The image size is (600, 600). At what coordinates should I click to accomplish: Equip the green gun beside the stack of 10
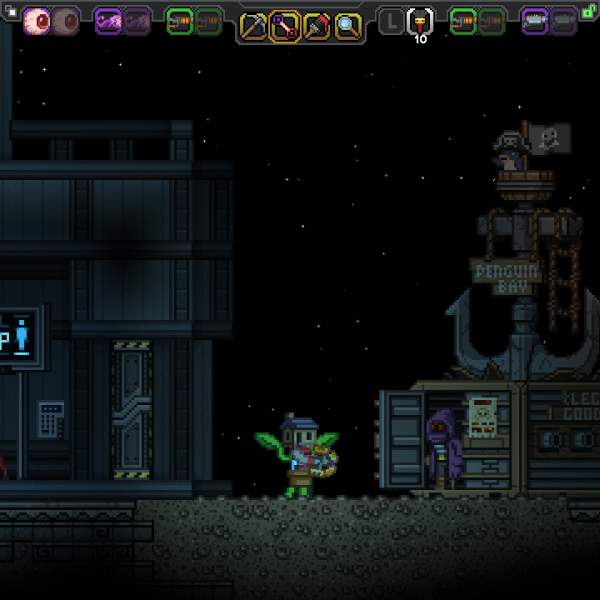pos(463,20)
